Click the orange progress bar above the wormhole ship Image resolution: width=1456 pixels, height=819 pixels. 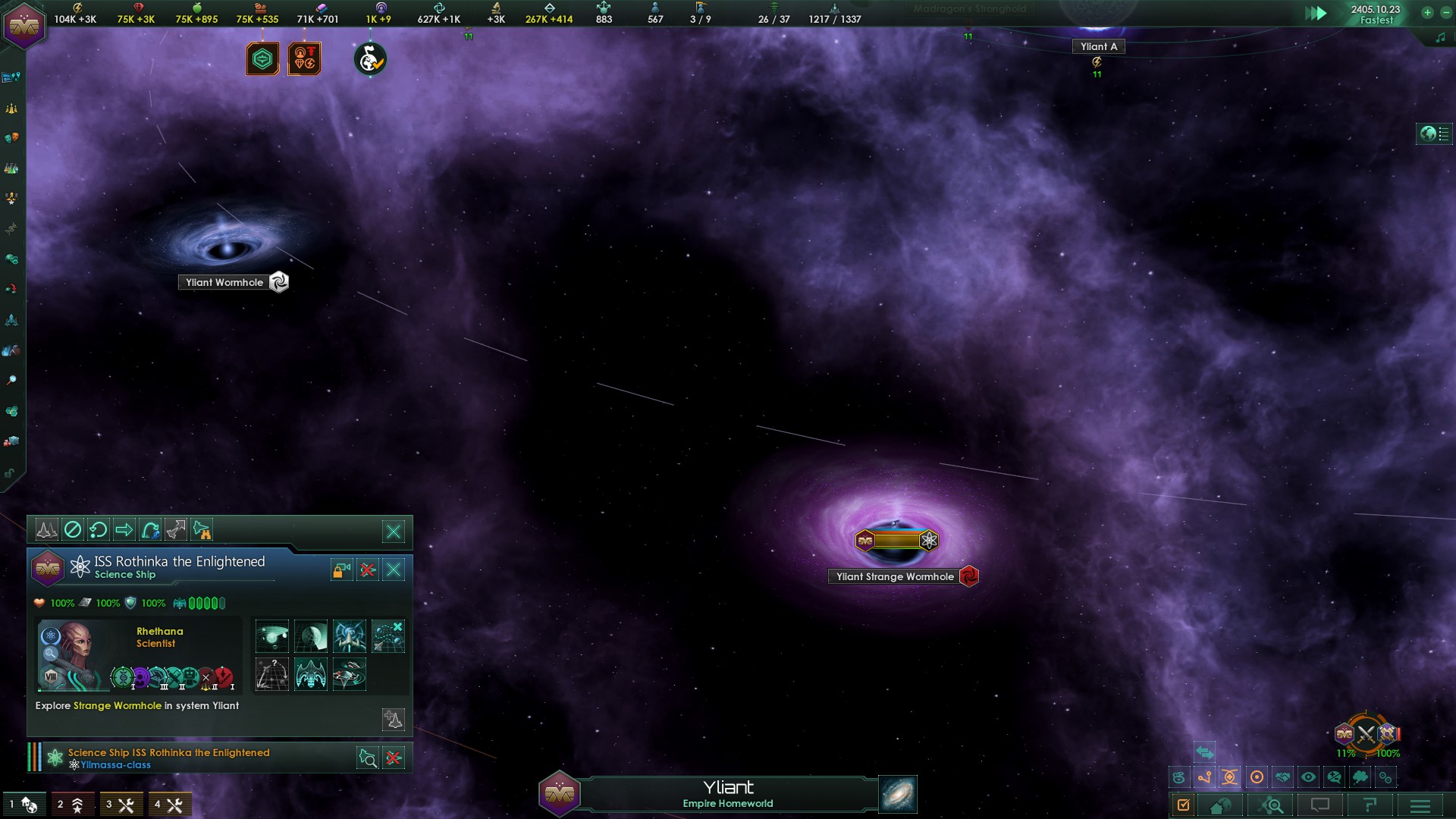(x=899, y=540)
